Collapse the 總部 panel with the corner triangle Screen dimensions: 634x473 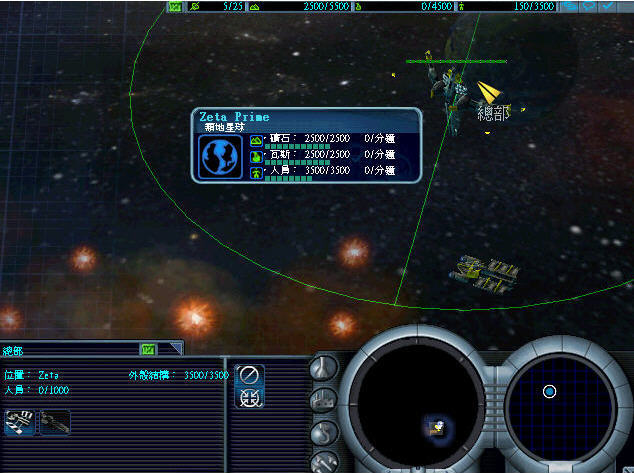click(x=176, y=348)
